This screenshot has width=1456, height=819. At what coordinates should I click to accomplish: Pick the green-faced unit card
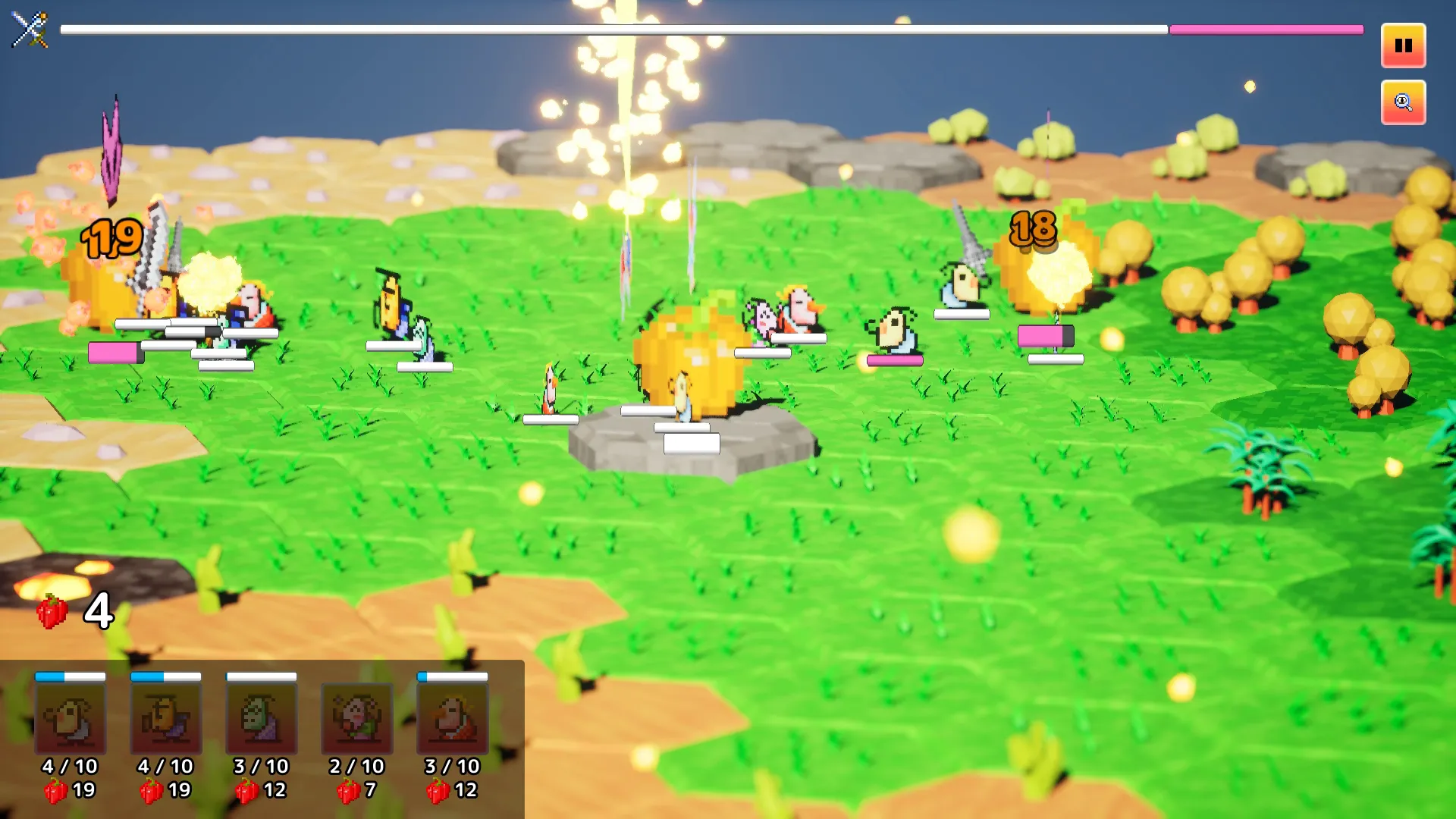(x=262, y=718)
